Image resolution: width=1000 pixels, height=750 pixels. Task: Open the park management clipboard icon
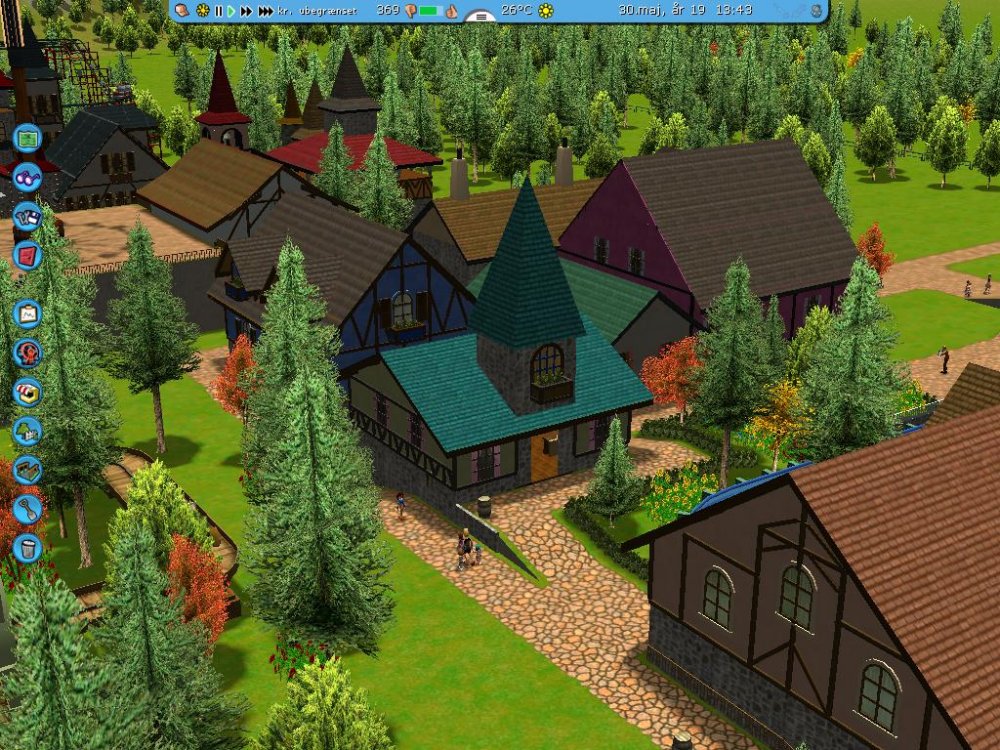tap(27, 313)
